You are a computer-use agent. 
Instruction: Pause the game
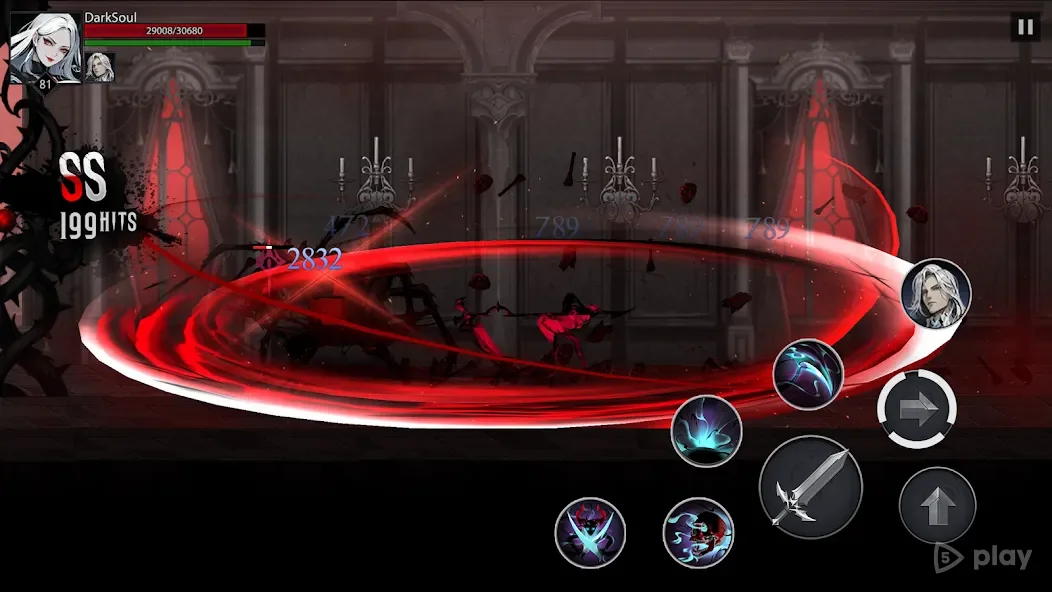pos(1025,27)
